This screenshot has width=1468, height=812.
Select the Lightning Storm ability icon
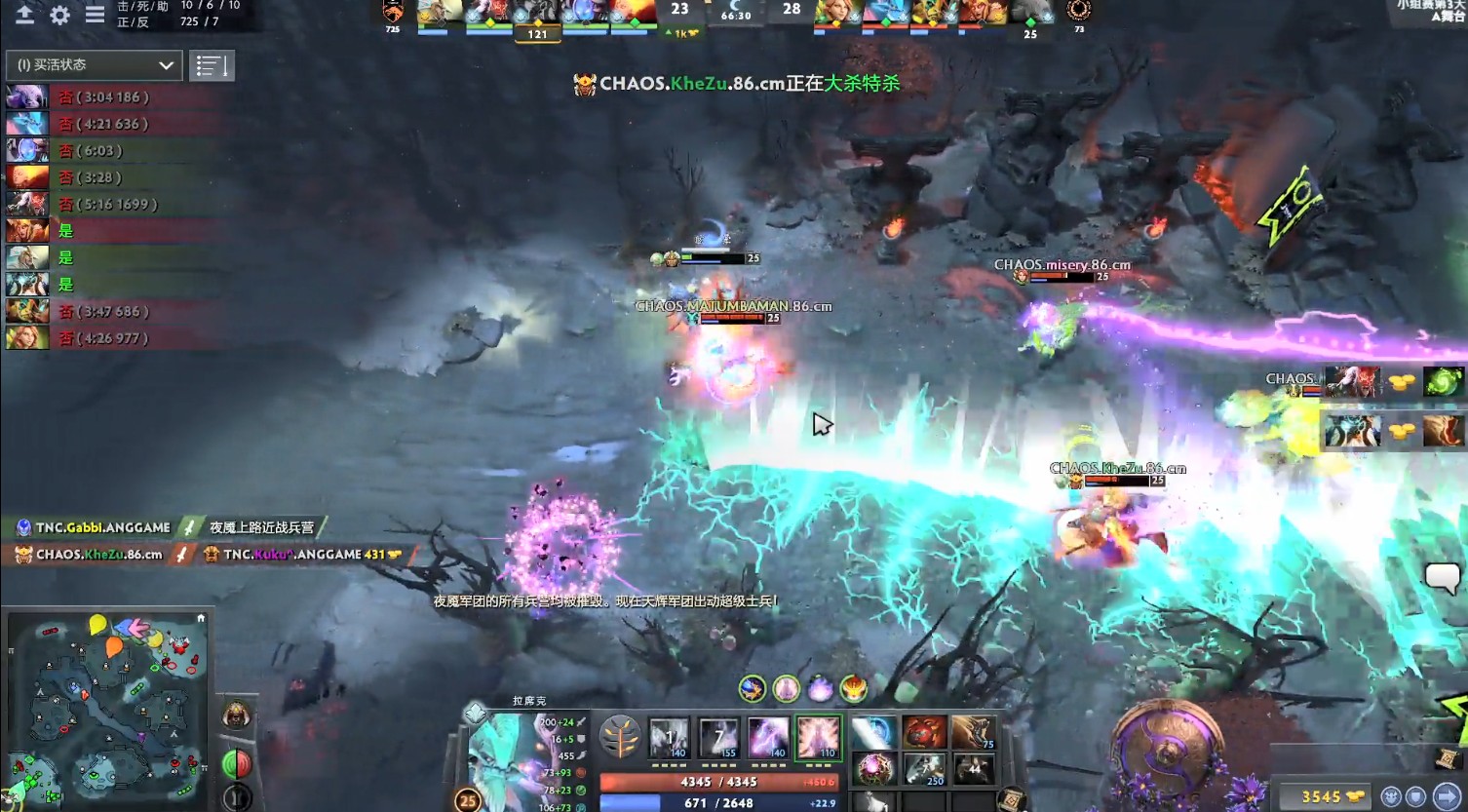(x=769, y=737)
